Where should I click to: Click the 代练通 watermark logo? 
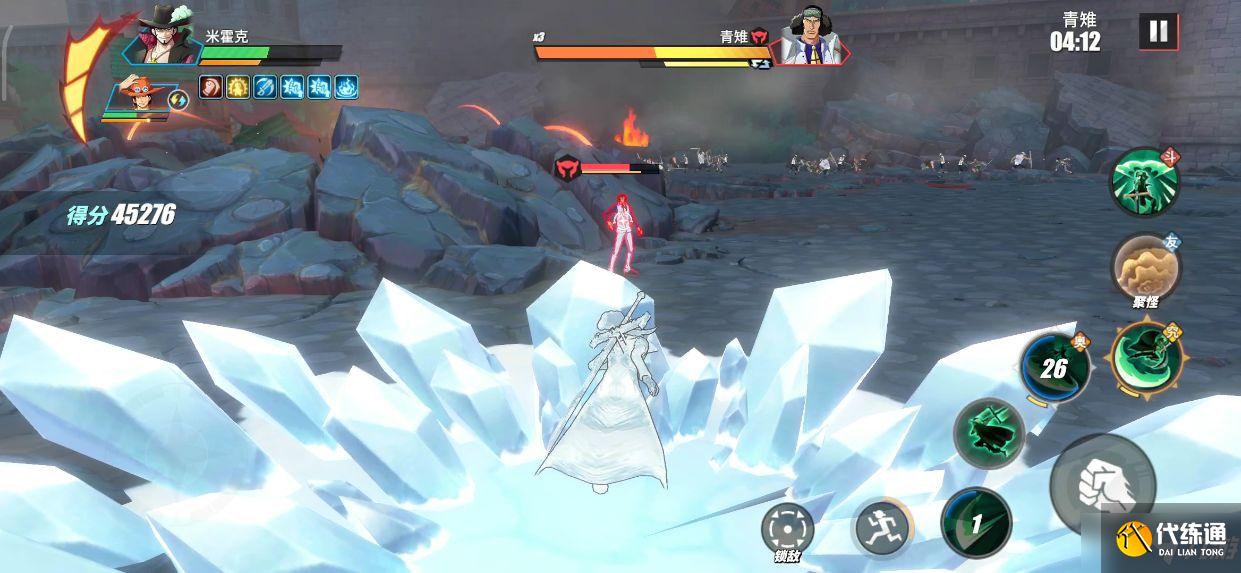(x=1170, y=541)
